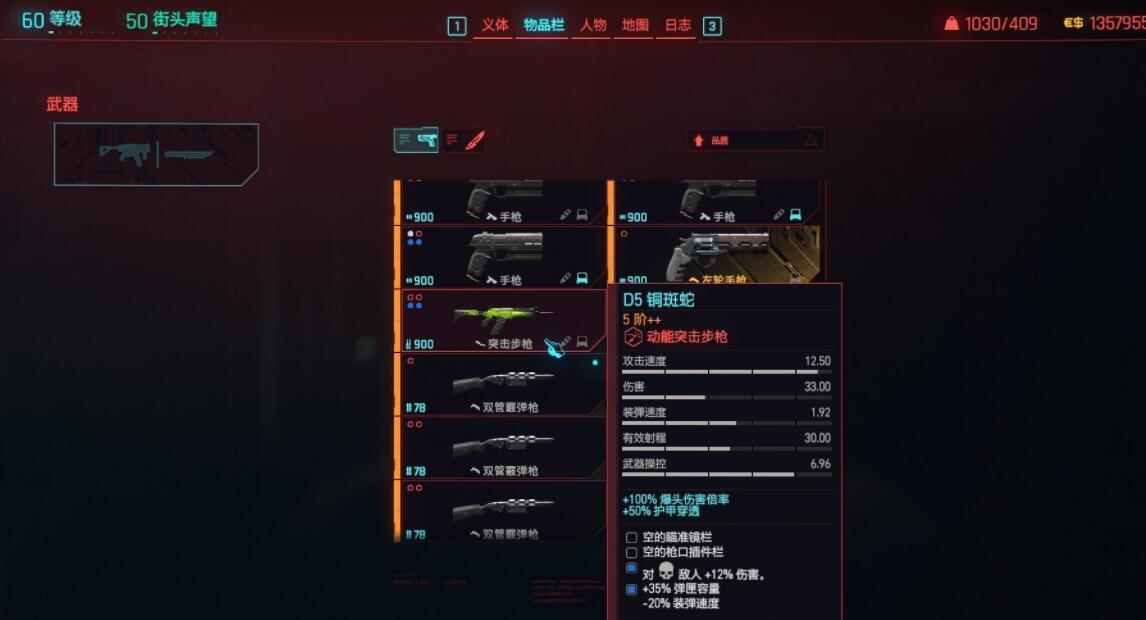The image size is (1146, 620).
Task: Open the 日志 journal tab
Action: coord(678,25)
